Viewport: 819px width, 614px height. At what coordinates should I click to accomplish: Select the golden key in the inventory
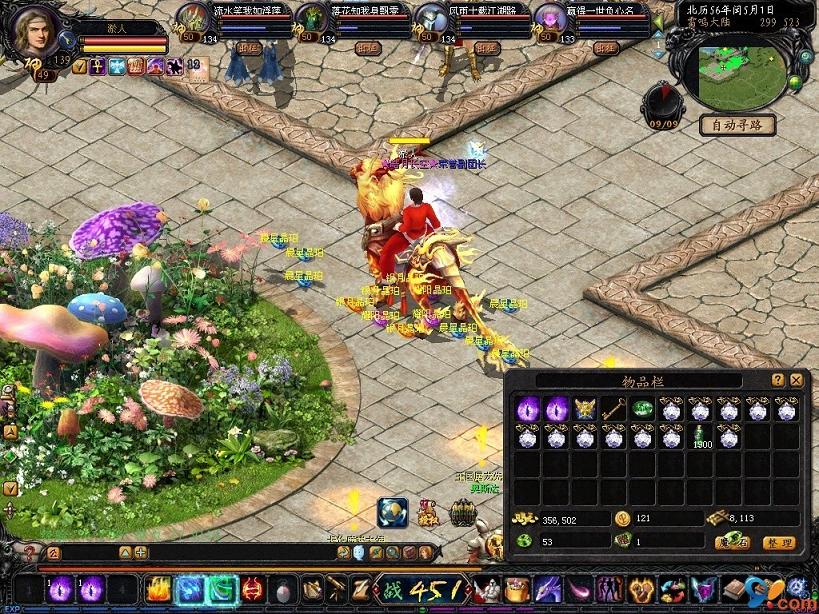(x=614, y=409)
